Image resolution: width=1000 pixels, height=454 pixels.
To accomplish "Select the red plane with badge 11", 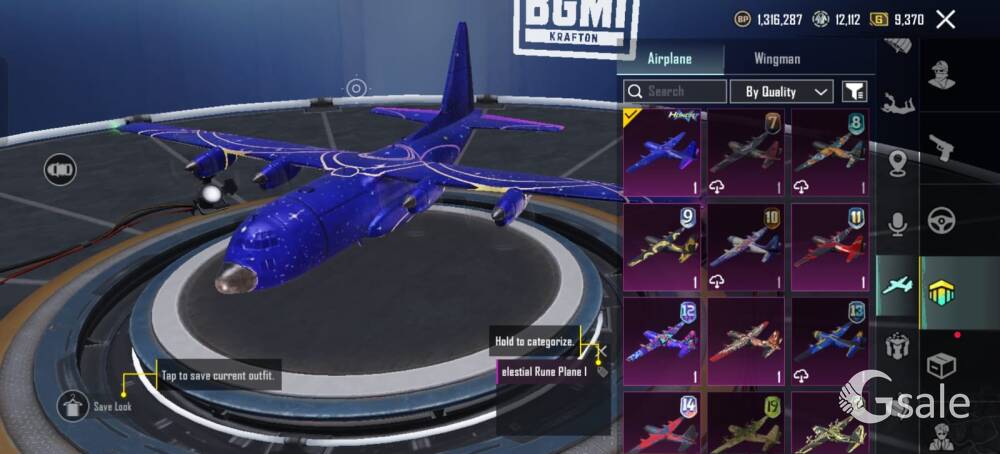I will [830, 247].
